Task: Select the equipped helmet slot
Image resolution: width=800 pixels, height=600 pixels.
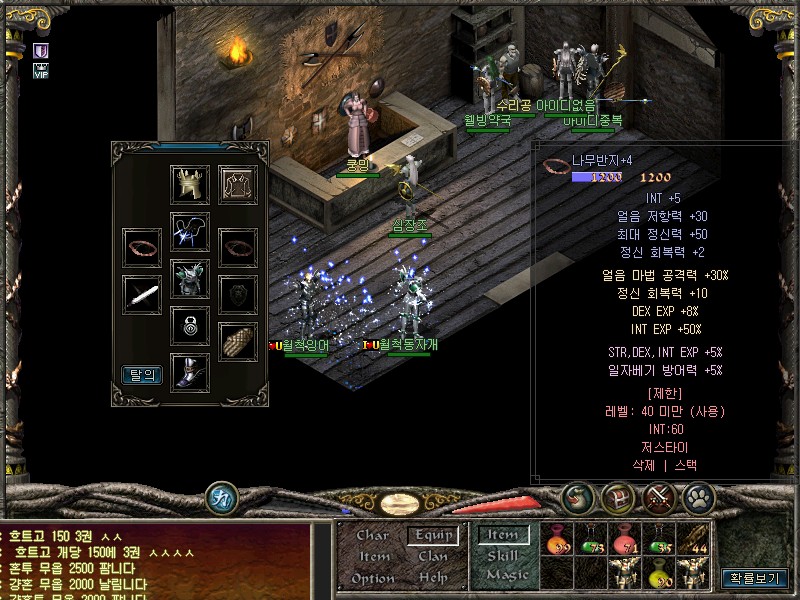Action: [x=190, y=185]
